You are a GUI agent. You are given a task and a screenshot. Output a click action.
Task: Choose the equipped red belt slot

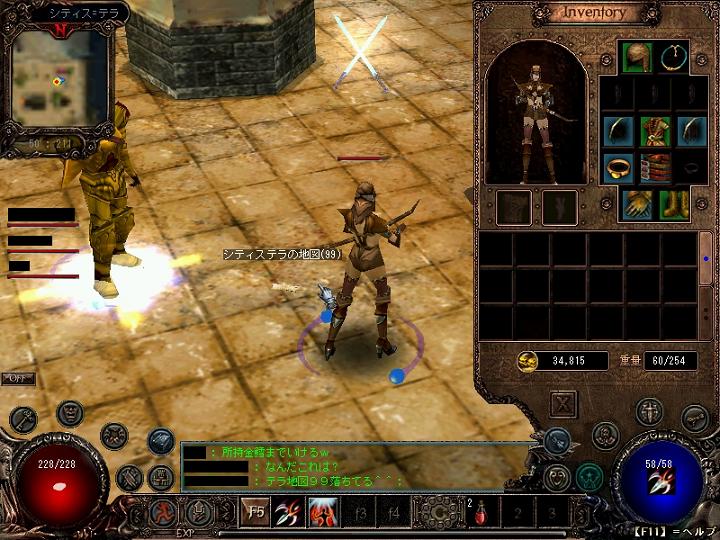pos(655,168)
